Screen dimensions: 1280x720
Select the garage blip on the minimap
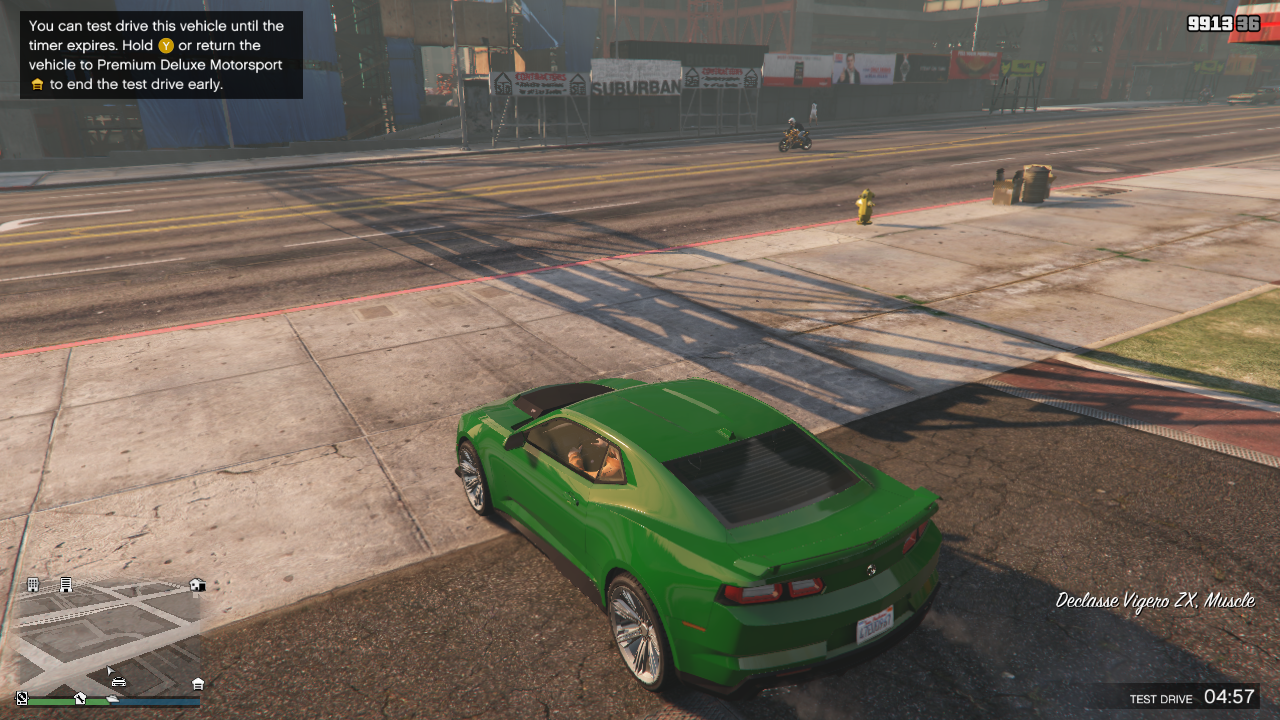click(x=198, y=684)
